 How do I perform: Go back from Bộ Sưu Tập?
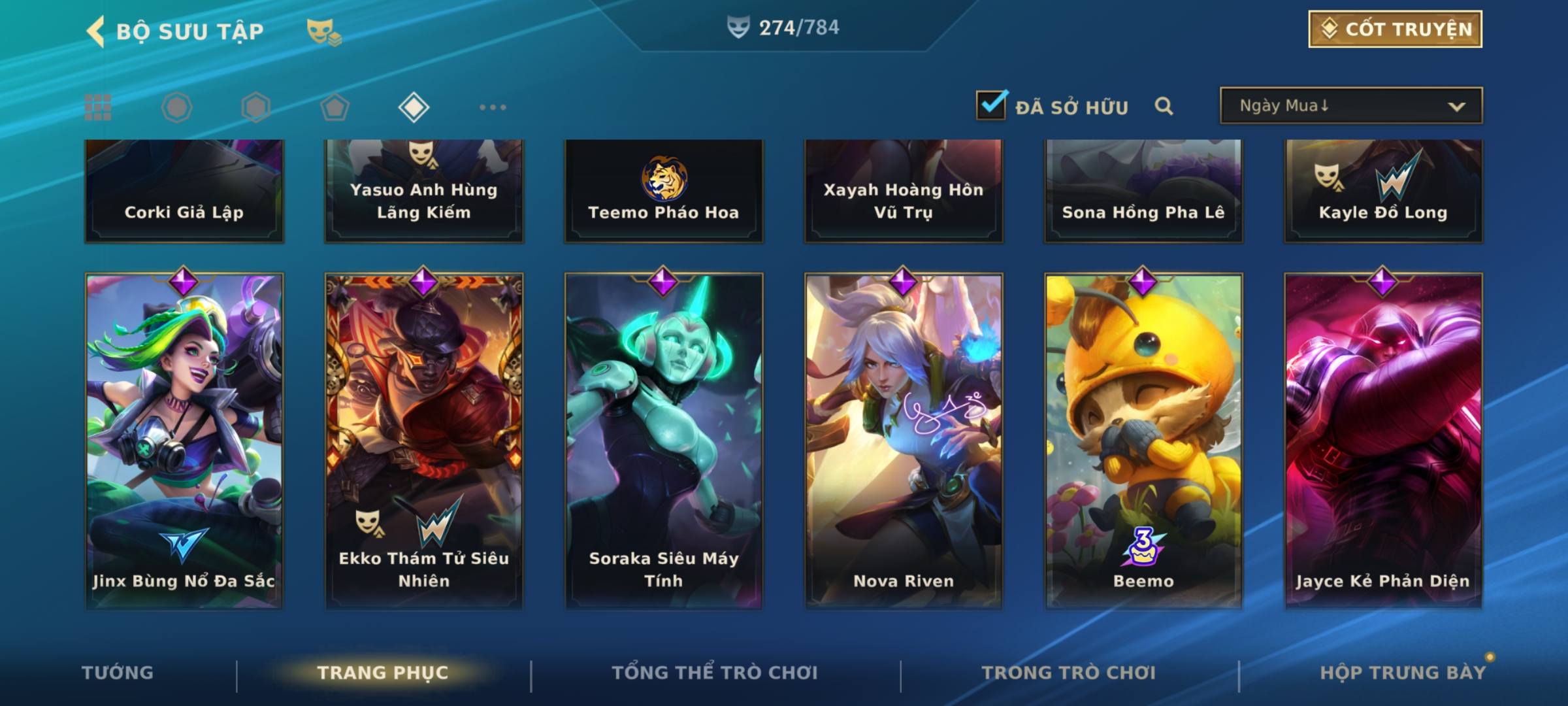pos(96,31)
